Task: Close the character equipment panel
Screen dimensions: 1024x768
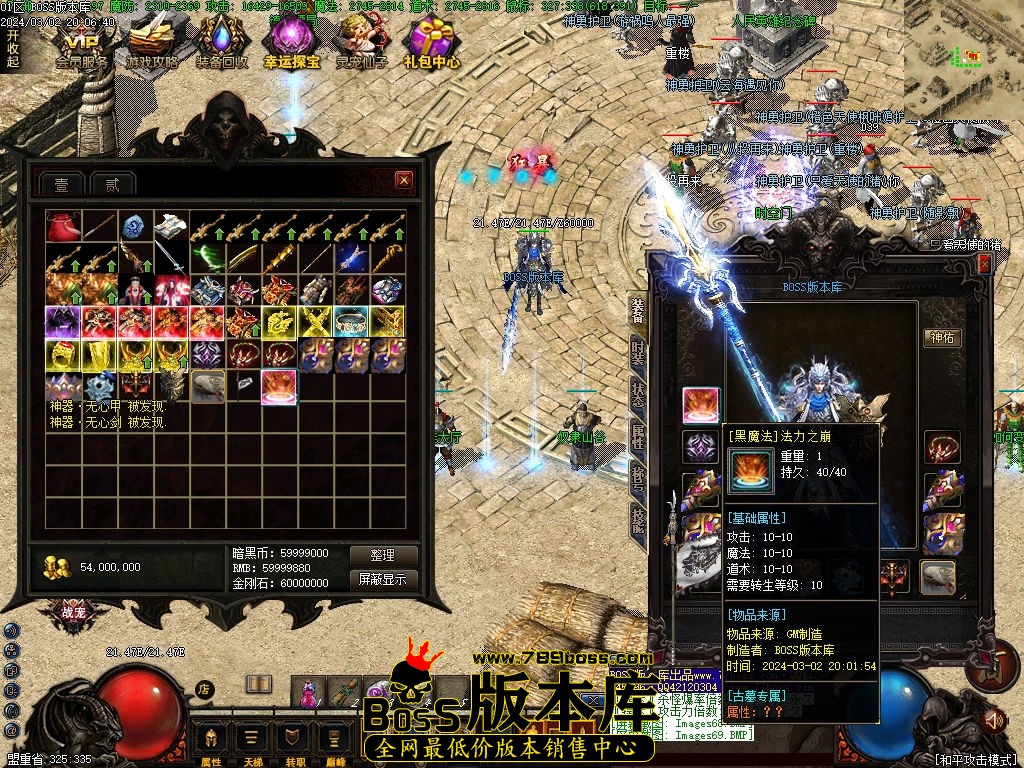Action: [985, 263]
